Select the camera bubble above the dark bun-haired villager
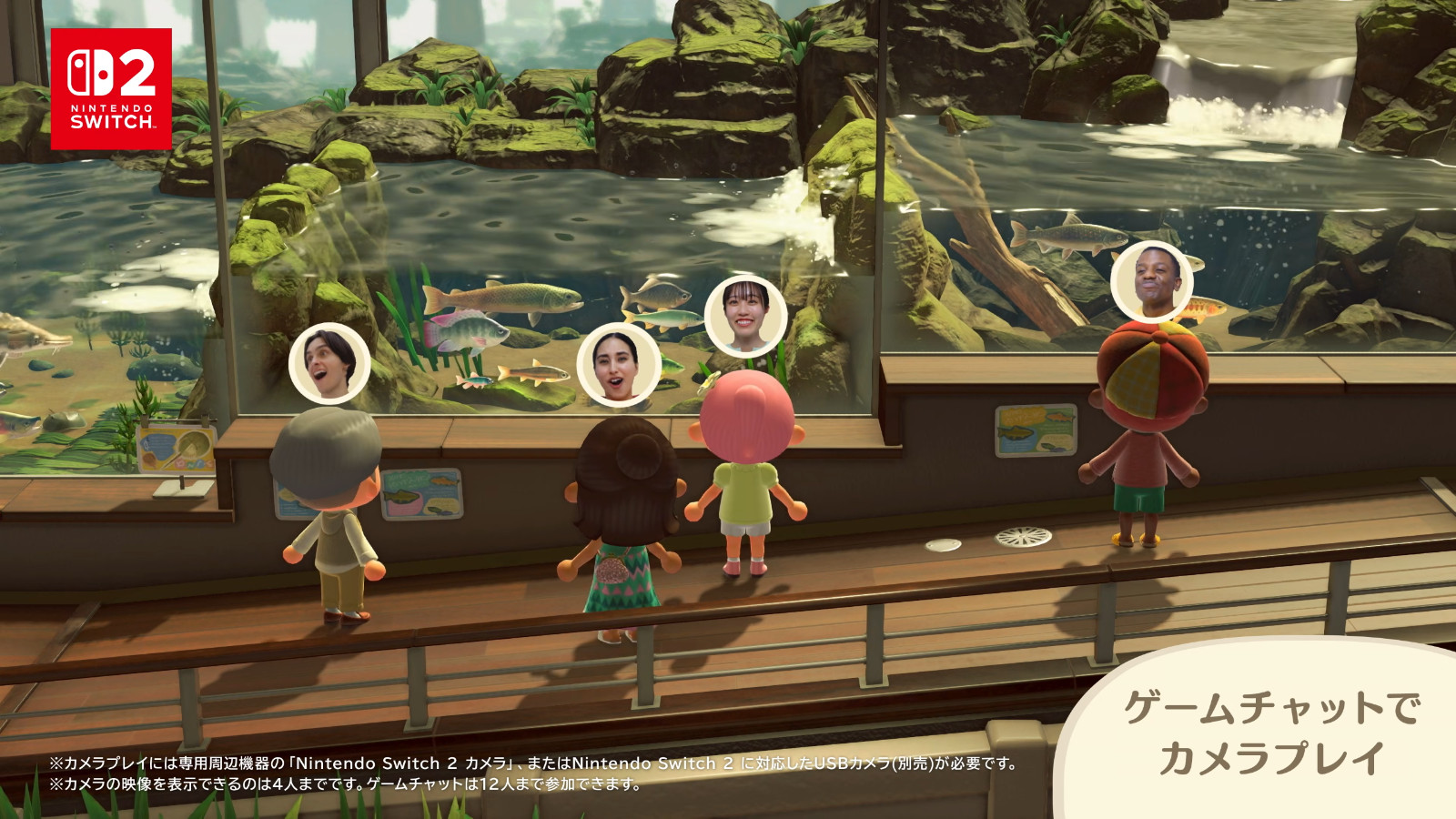 pyautogui.click(x=618, y=365)
